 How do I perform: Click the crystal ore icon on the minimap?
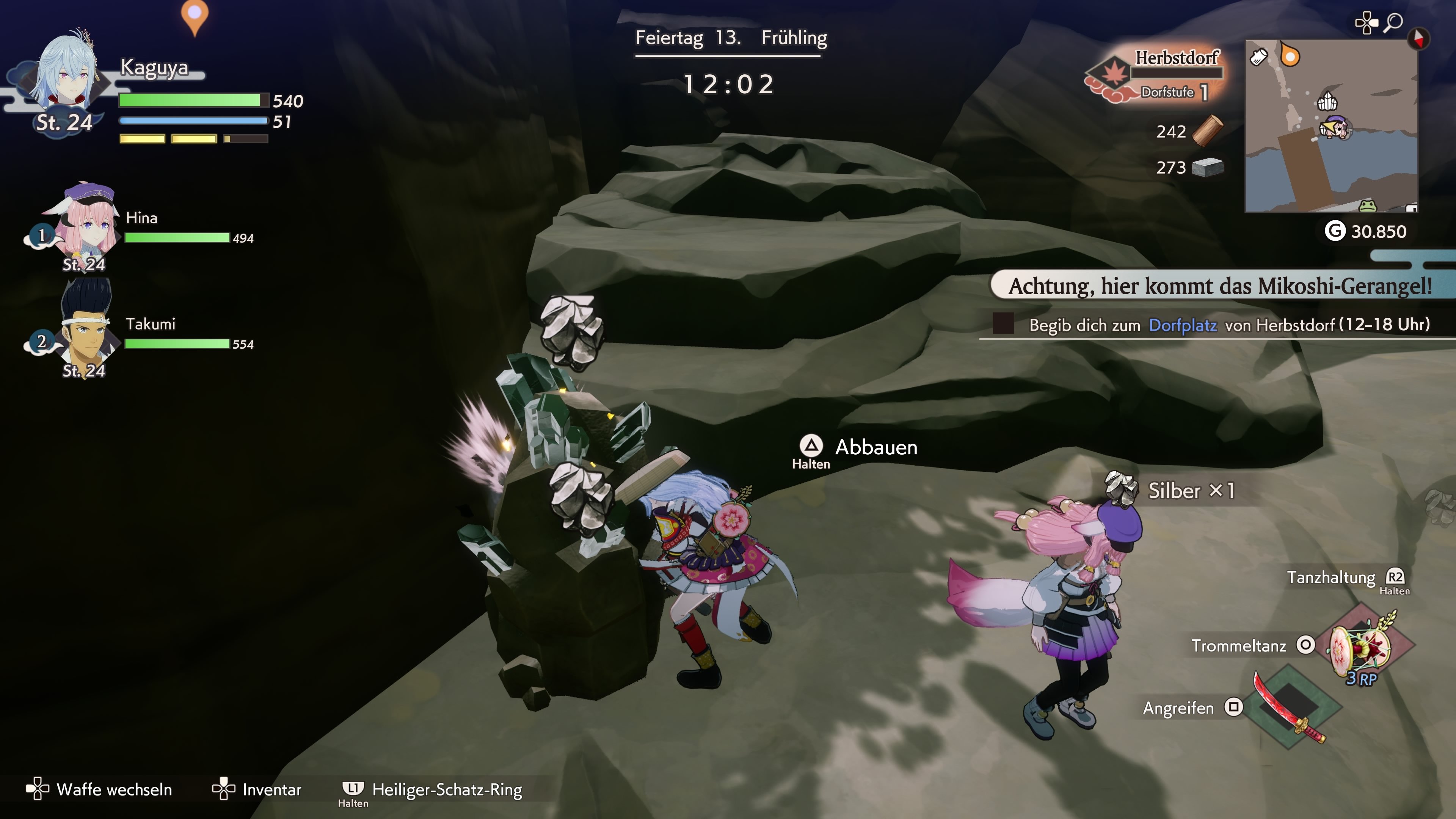click(x=1328, y=101)
